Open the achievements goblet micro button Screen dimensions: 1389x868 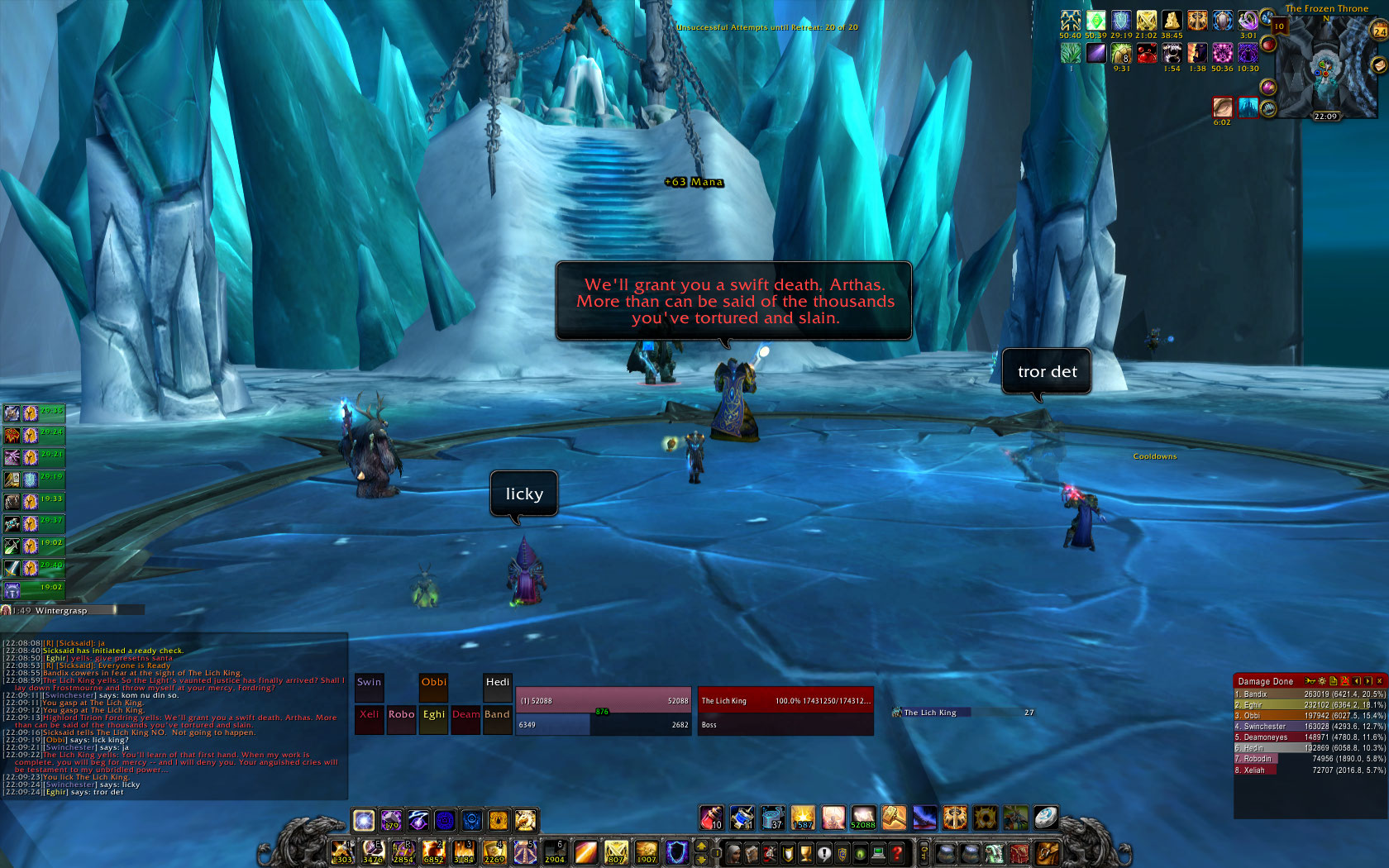click(x=805, y=853)
